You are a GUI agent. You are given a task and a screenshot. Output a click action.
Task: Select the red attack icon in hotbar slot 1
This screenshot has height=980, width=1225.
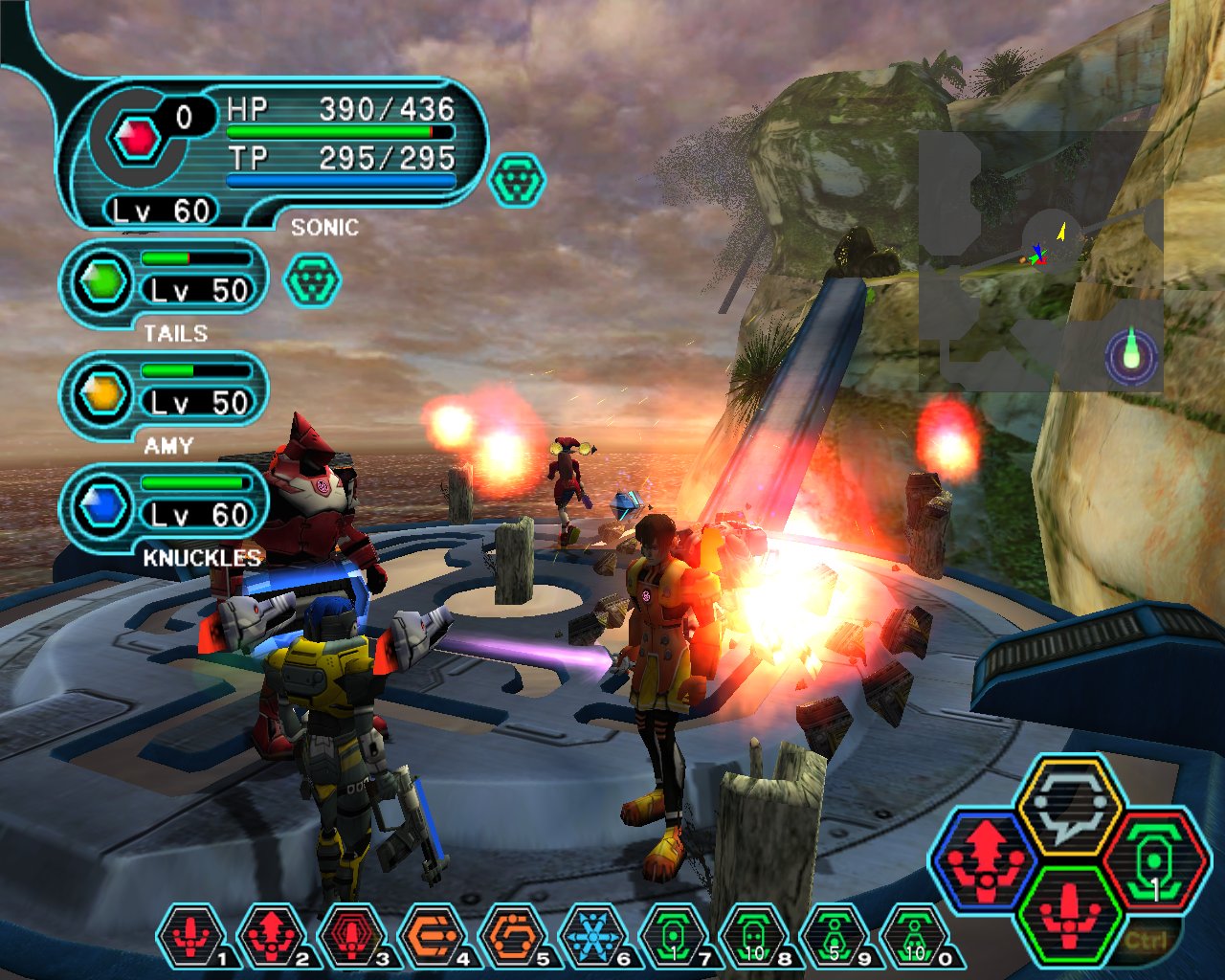(191, 936)
